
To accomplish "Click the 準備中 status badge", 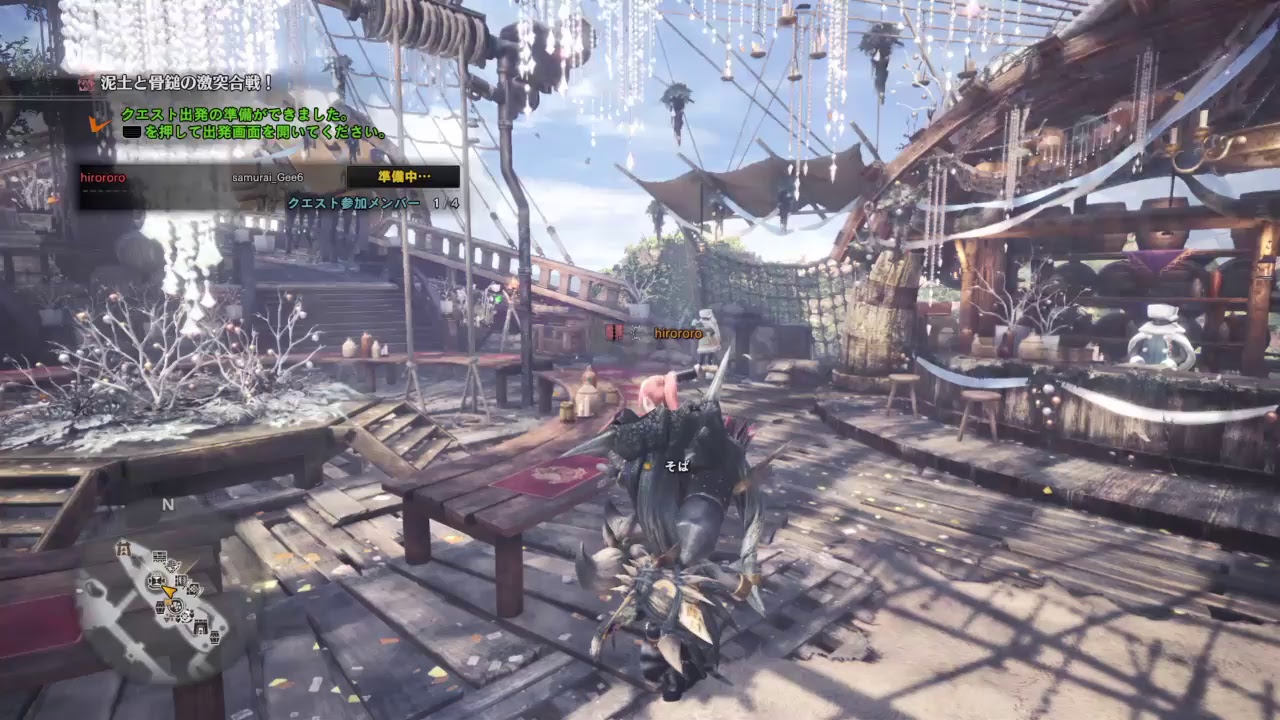I will (403, 177).
